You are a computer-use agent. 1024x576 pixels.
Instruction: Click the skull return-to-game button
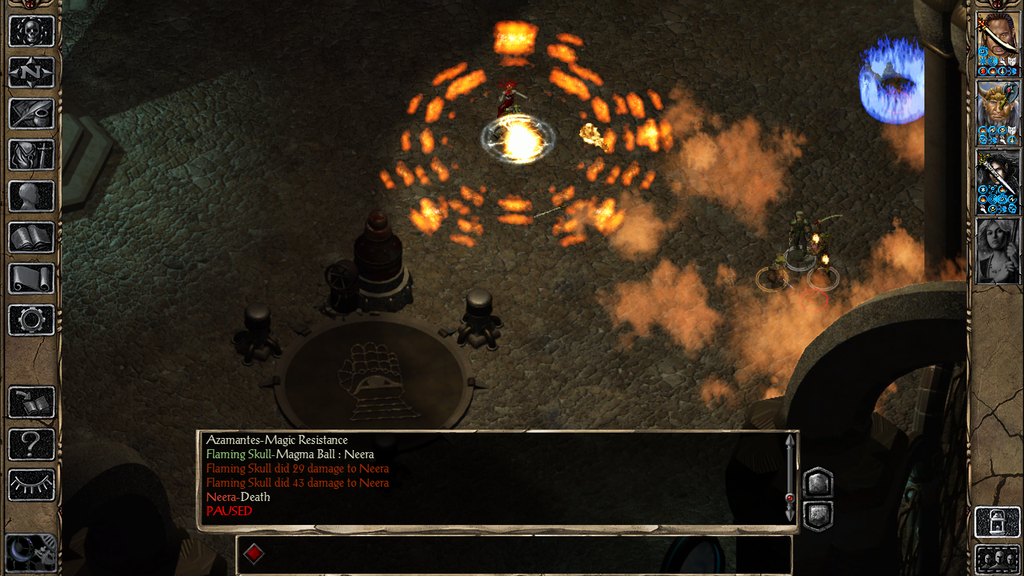coord(31,30)
